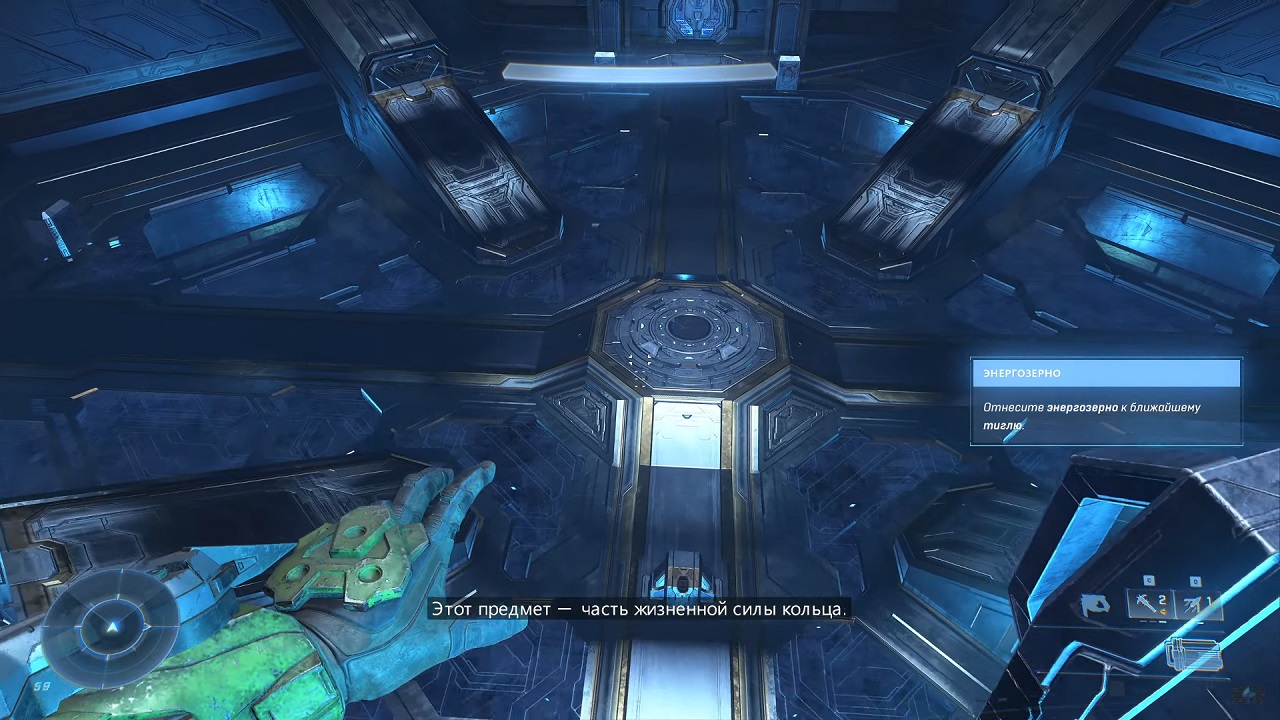Image resolution: width=1280 pixels, height=720 pixels.
Task: Toggle the frag grenade counter showing 2
Action: click(1162, 601)
